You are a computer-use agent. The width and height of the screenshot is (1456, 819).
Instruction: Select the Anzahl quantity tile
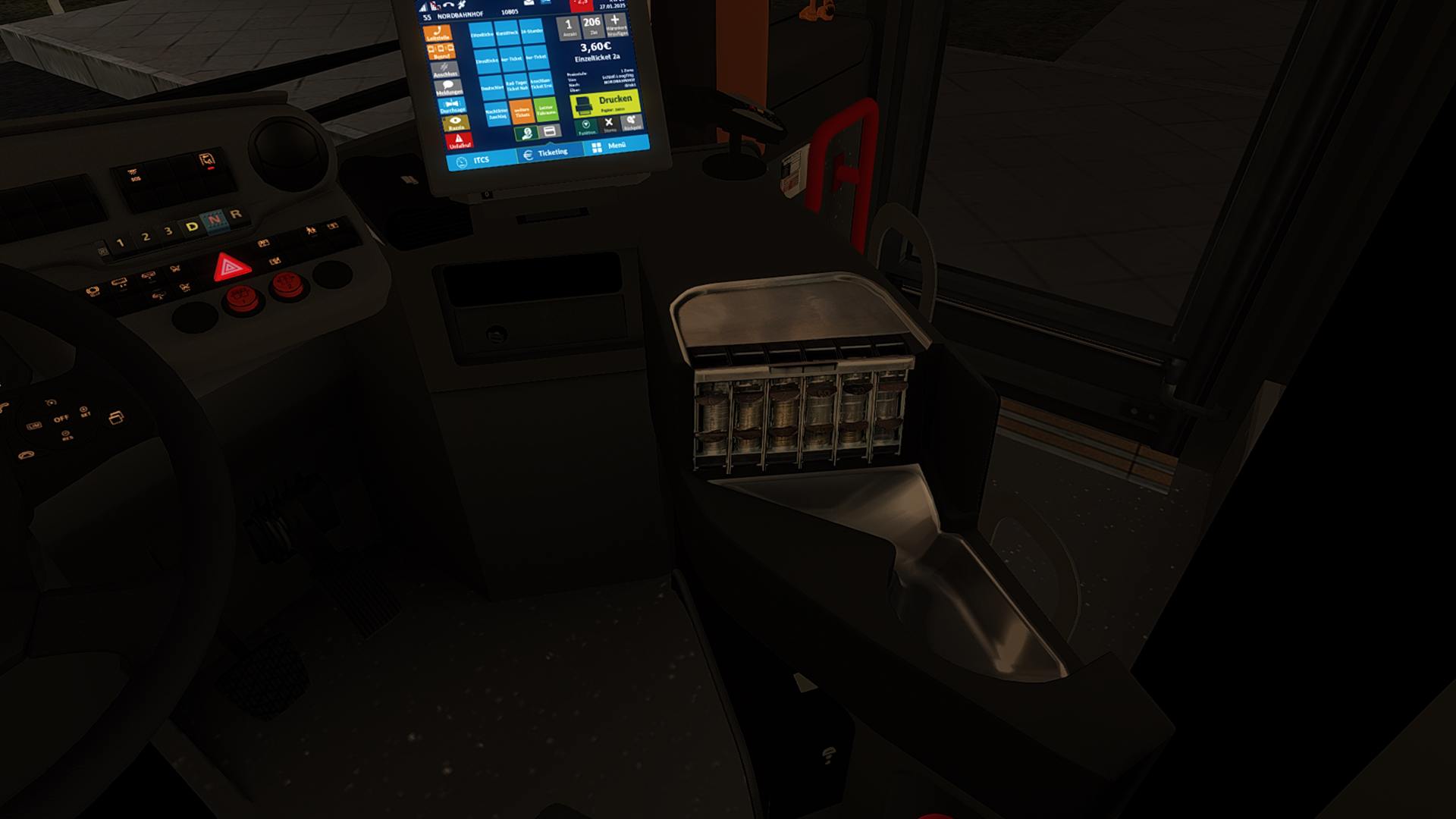pos(569,27)
